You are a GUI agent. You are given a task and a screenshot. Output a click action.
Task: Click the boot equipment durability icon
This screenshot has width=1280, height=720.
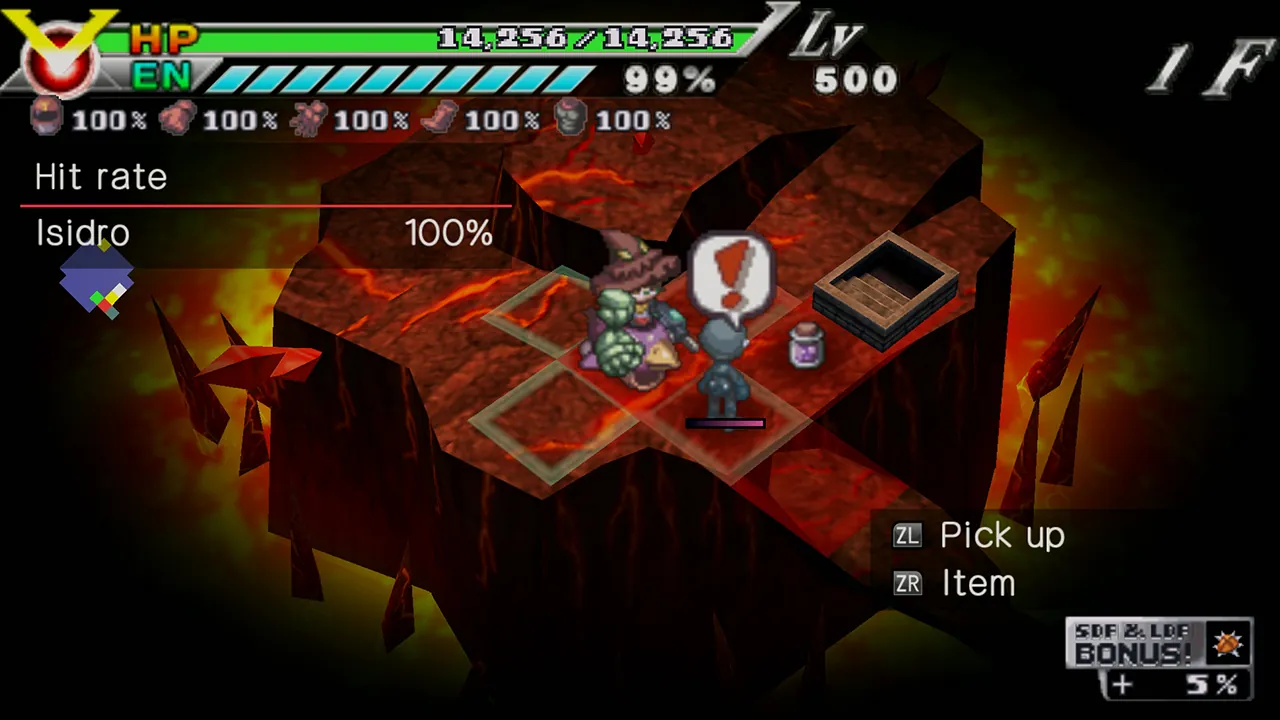440,118
